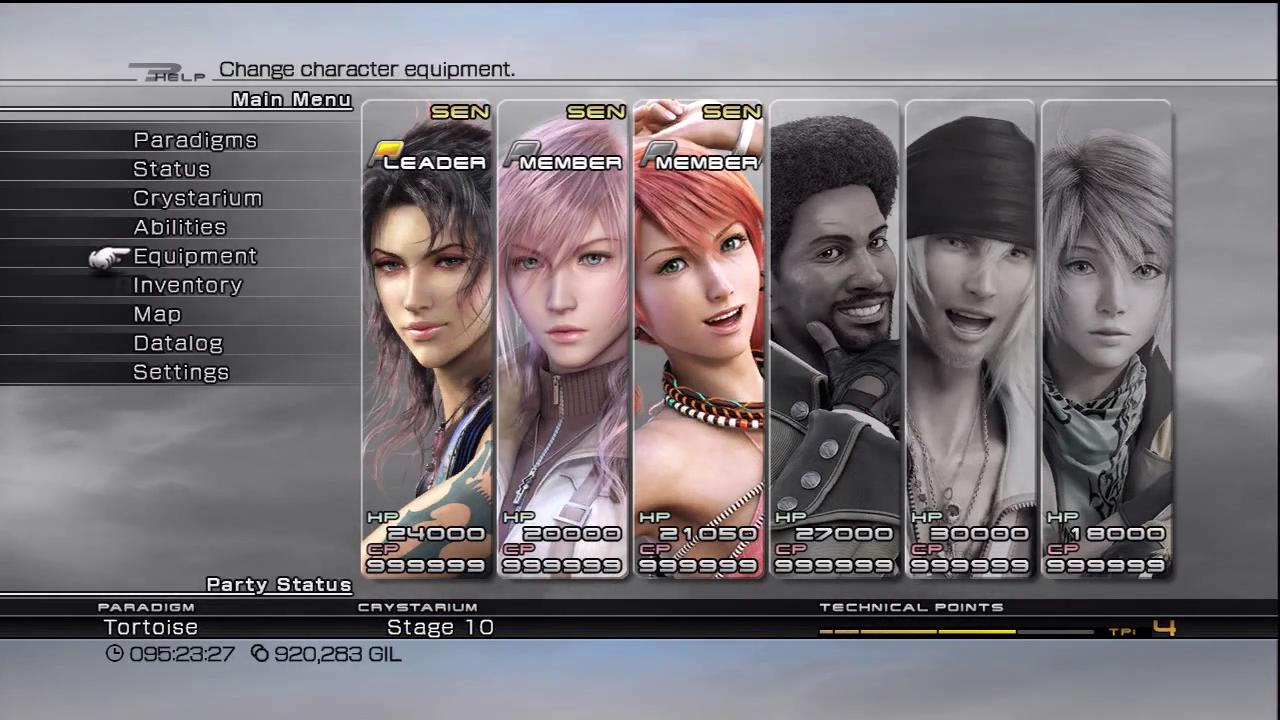Viewport: 1280px width, 720px height.
Task: Open the Map
Action: [x=157, y=314]
